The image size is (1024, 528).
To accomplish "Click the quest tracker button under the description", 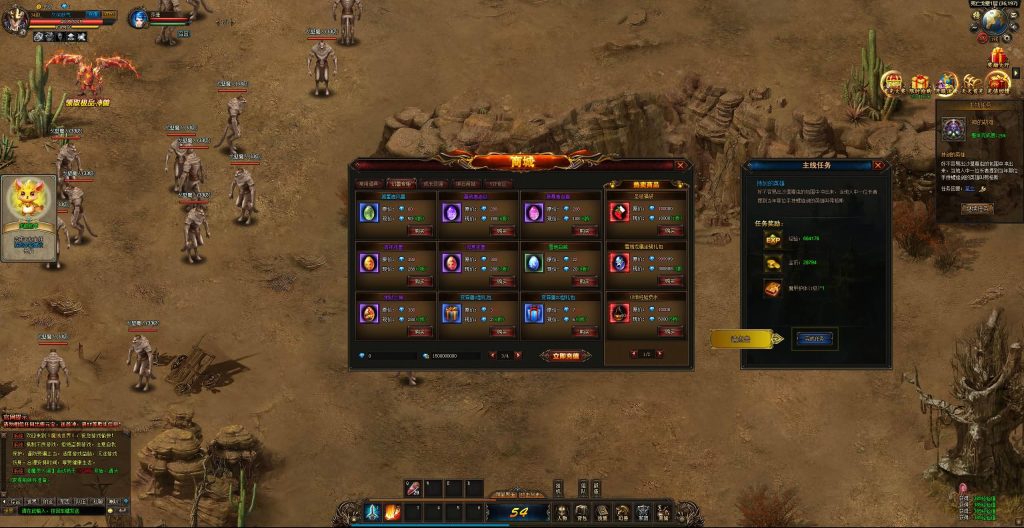I will click(x=976, y=208).
